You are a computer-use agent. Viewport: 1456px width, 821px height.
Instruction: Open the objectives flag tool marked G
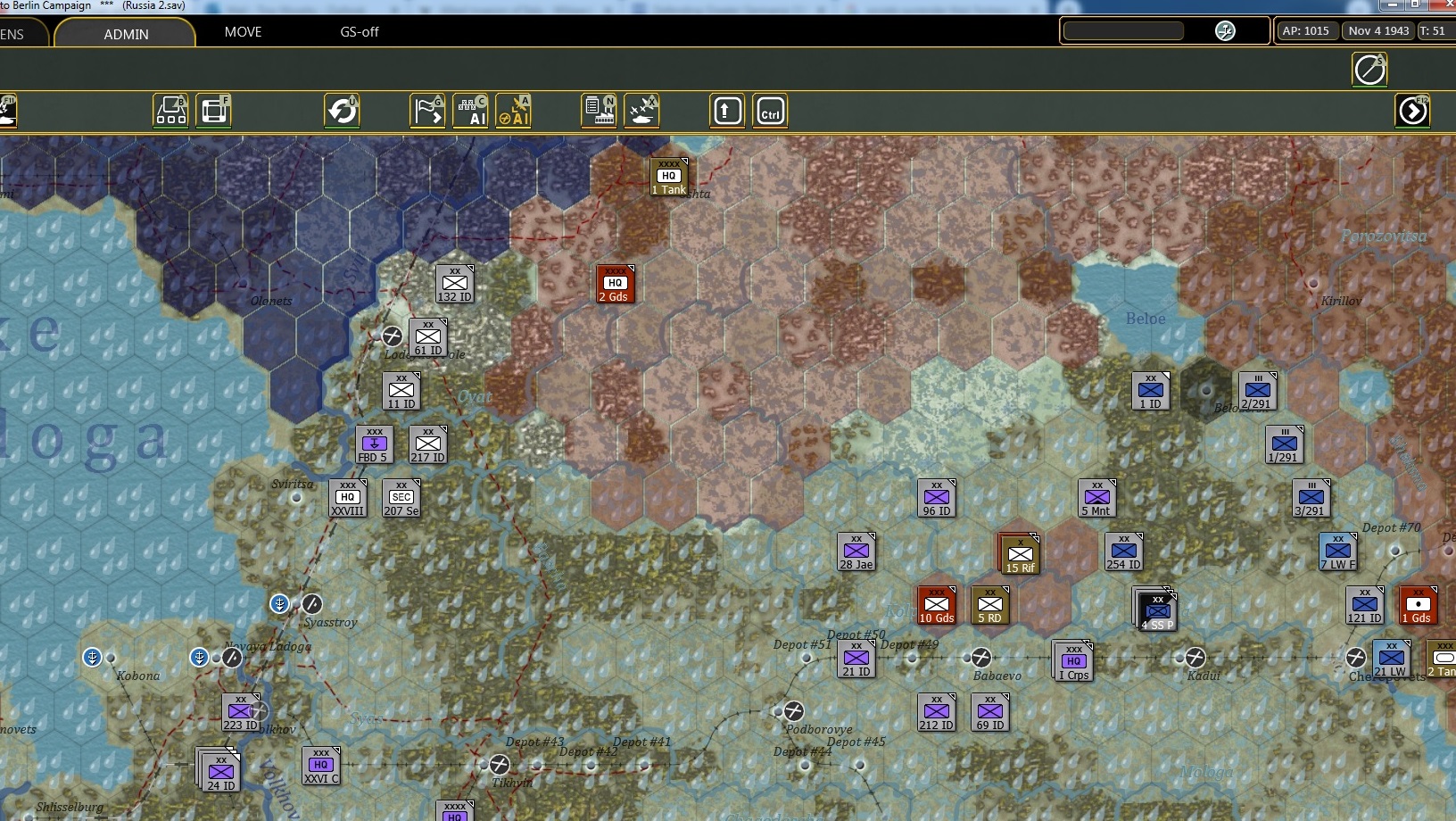[x=428, y=111]
